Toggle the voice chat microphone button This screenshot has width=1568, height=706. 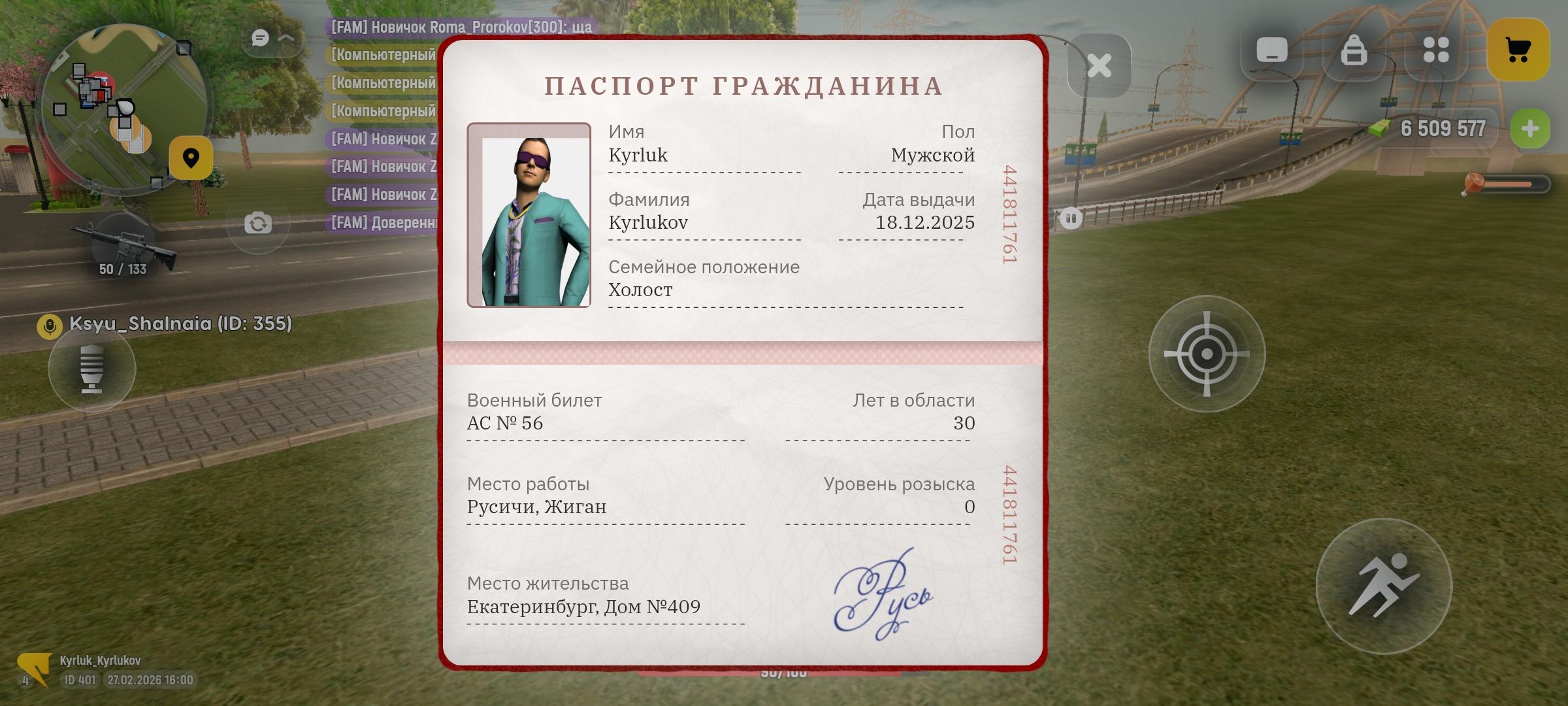pos(92,369)
